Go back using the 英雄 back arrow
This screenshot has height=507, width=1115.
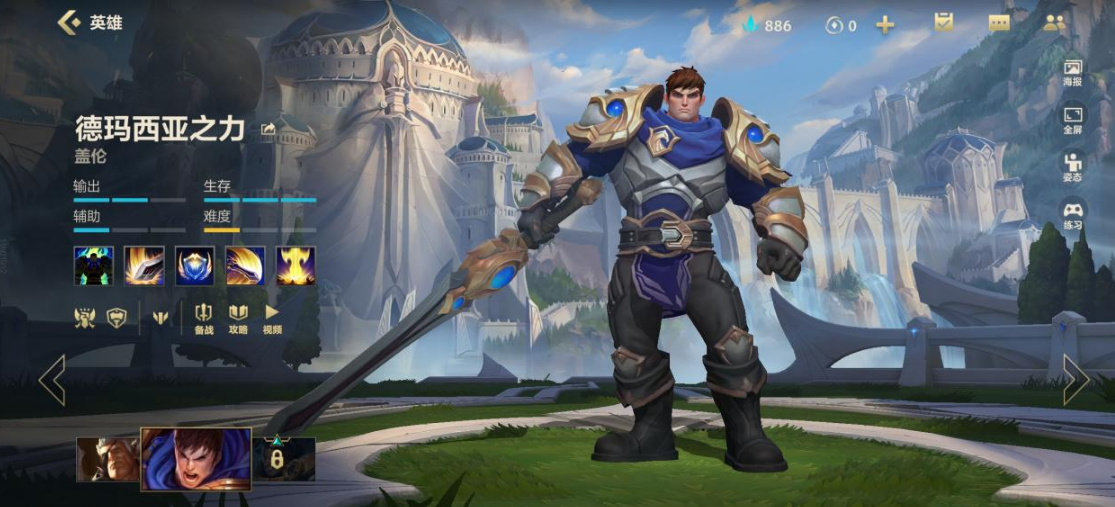pos(69,22)
